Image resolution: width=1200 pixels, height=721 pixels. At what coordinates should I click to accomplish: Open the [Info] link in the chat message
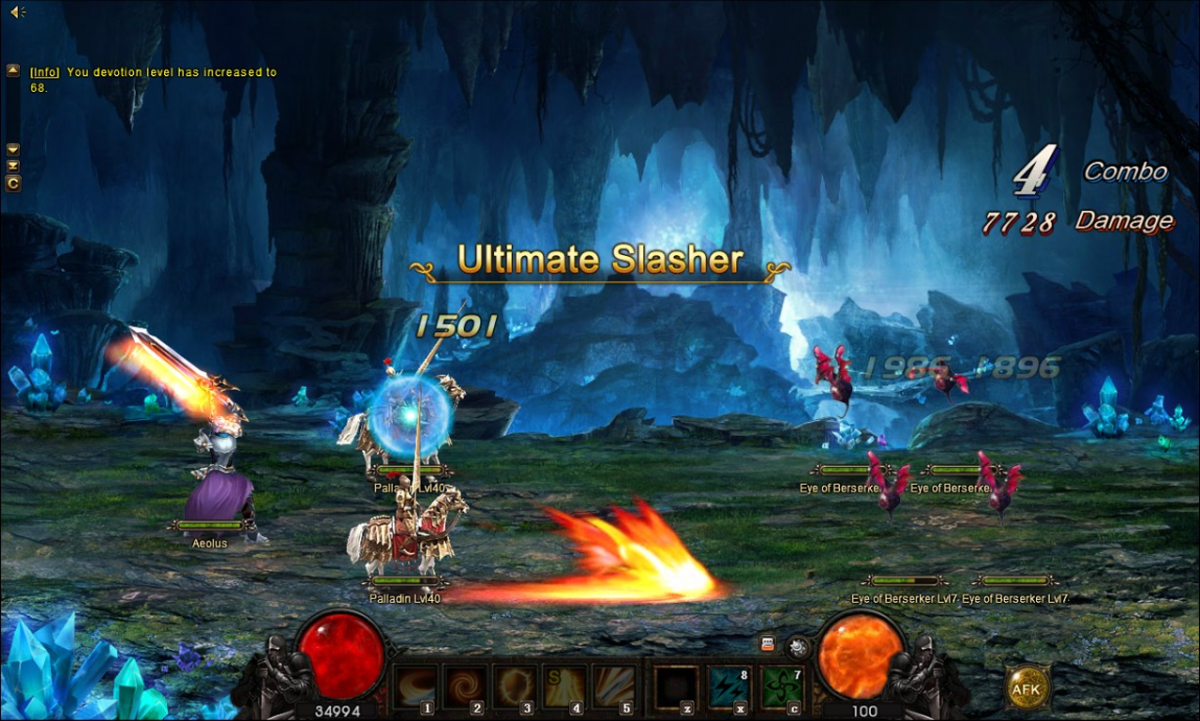pyautogui.click(x=44, y=72)
